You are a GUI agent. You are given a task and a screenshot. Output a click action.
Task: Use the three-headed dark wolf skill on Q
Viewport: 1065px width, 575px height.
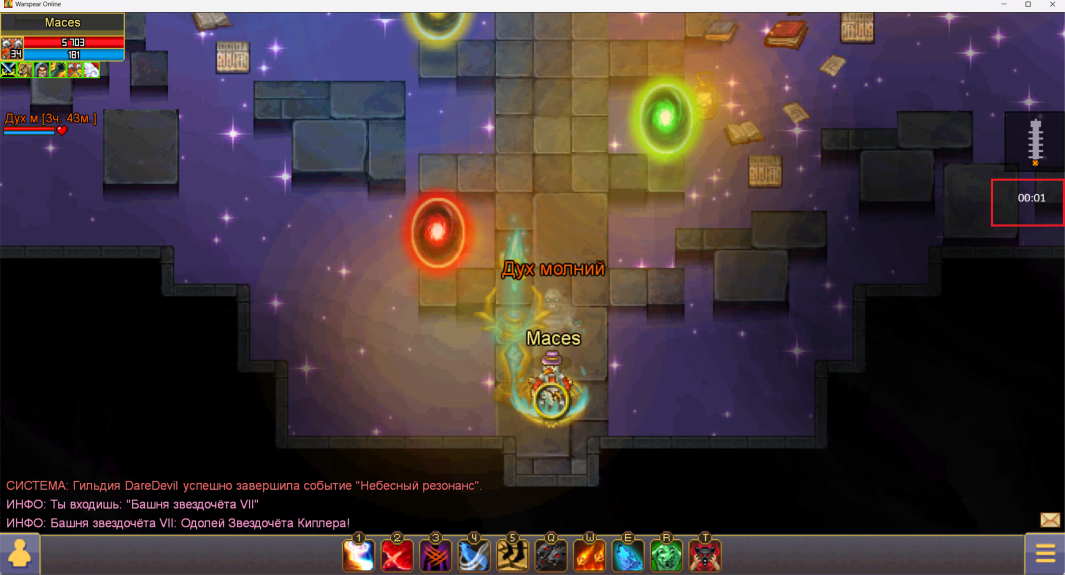point(551,555)
